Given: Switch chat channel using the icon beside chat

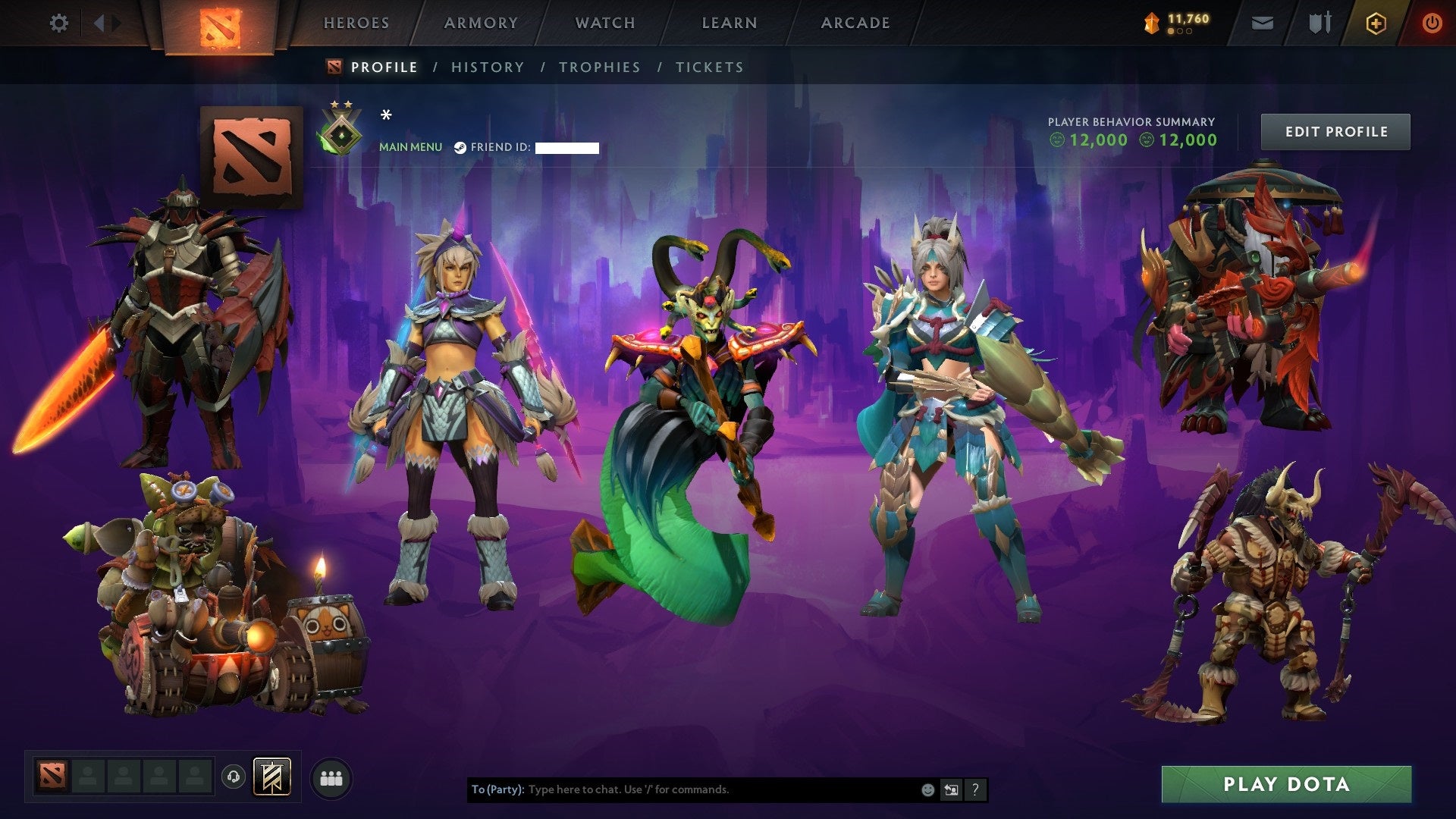Looking at the screenshot, I should 951,789.
